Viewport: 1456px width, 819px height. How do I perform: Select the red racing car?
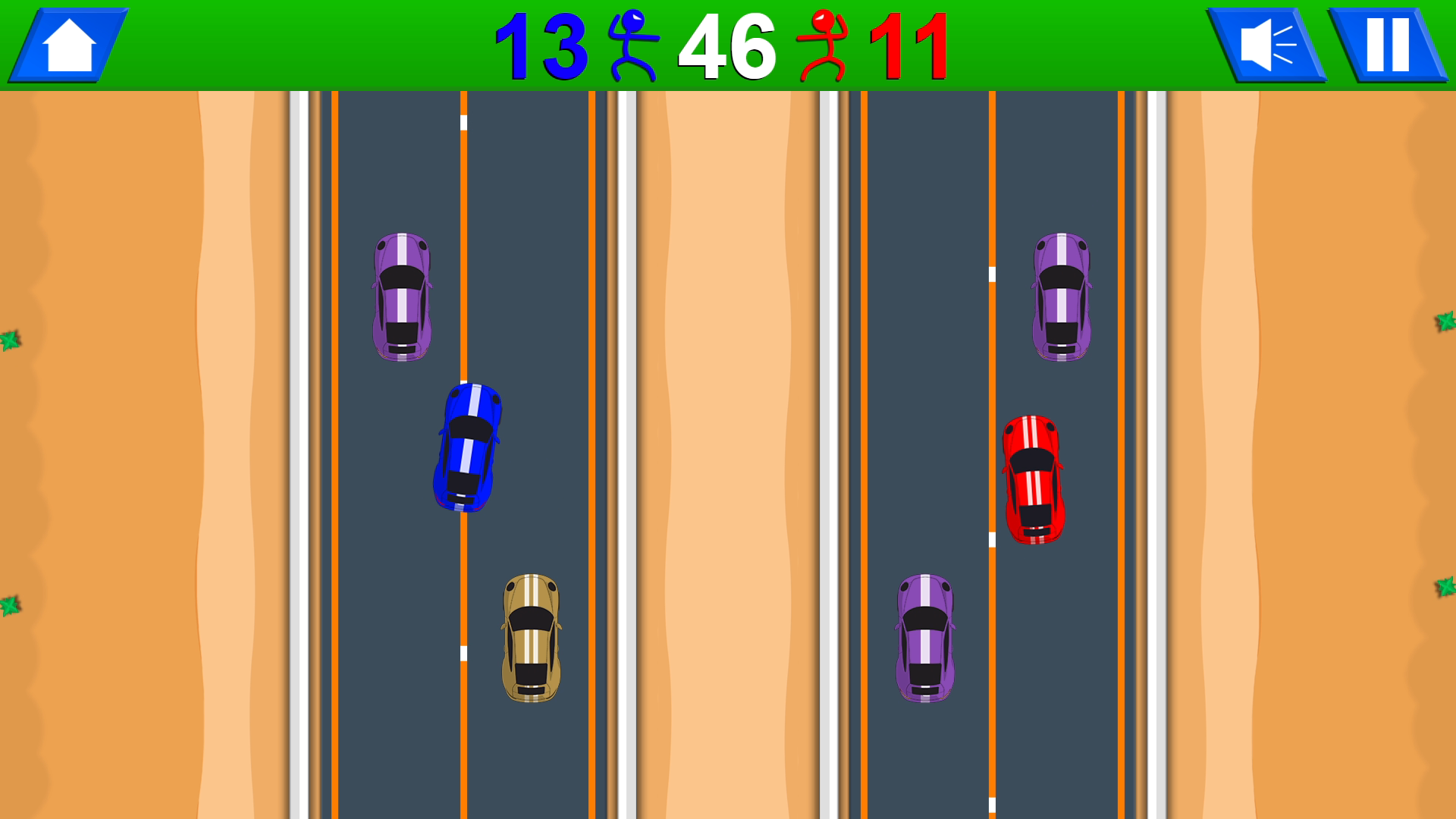point(1033,478)
